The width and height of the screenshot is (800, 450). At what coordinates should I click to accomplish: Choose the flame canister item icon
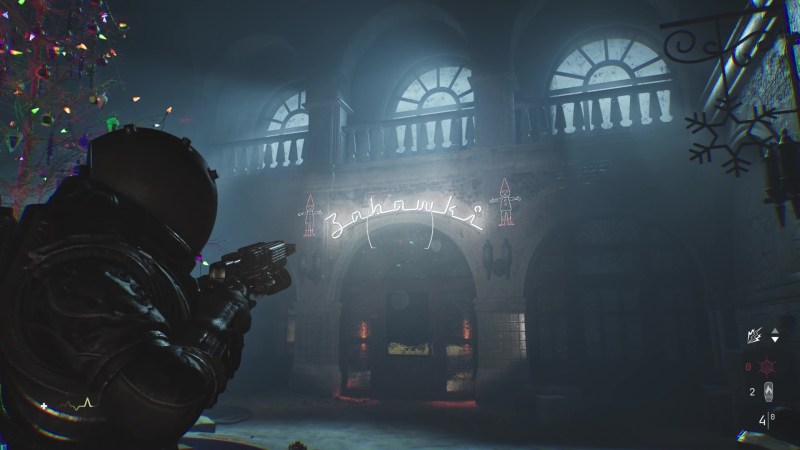[x=768, y=392]
